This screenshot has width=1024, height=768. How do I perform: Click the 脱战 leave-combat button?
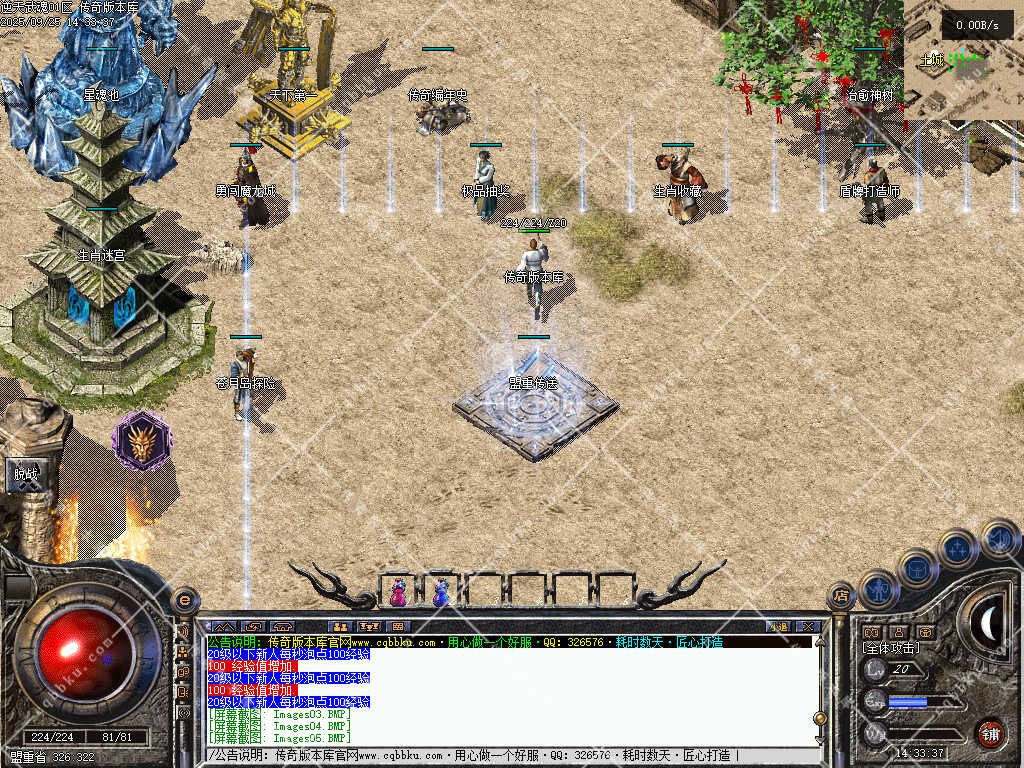click(25, 475)
